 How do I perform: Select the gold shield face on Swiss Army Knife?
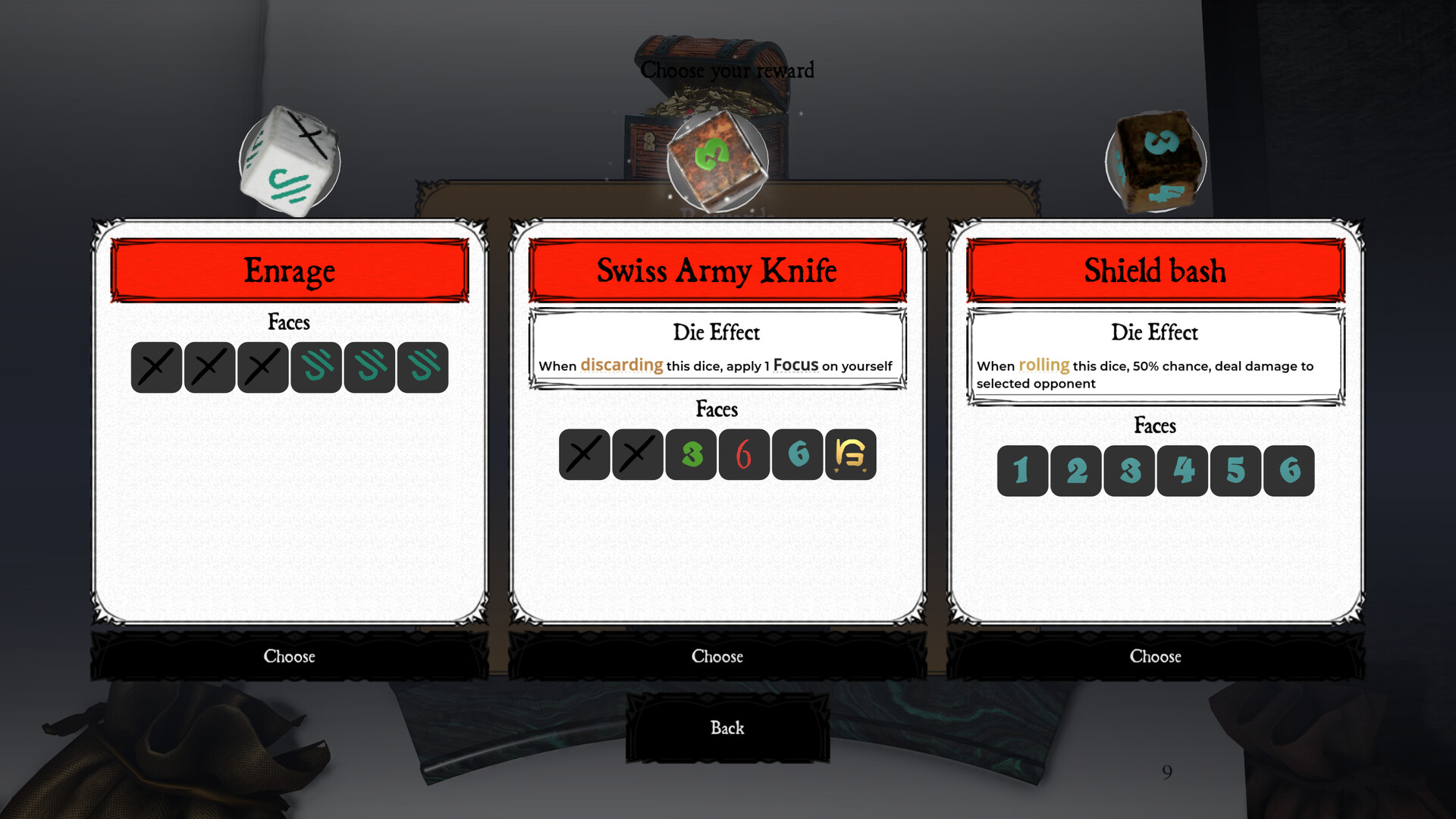tap(849, 455)
